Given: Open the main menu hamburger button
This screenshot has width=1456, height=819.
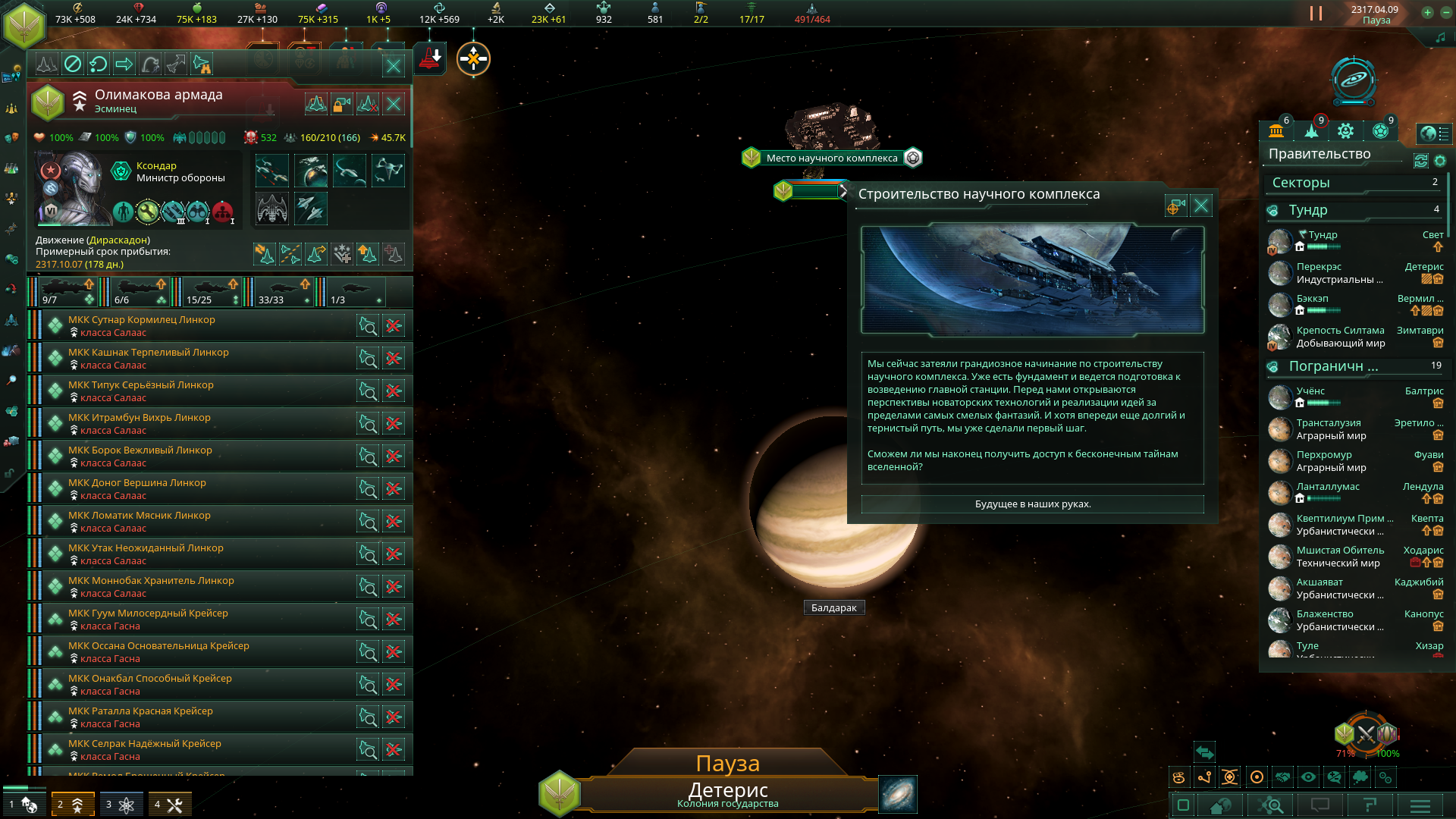Looking at the screenshot, I should pyautogui.click(x=1420, y=805).
